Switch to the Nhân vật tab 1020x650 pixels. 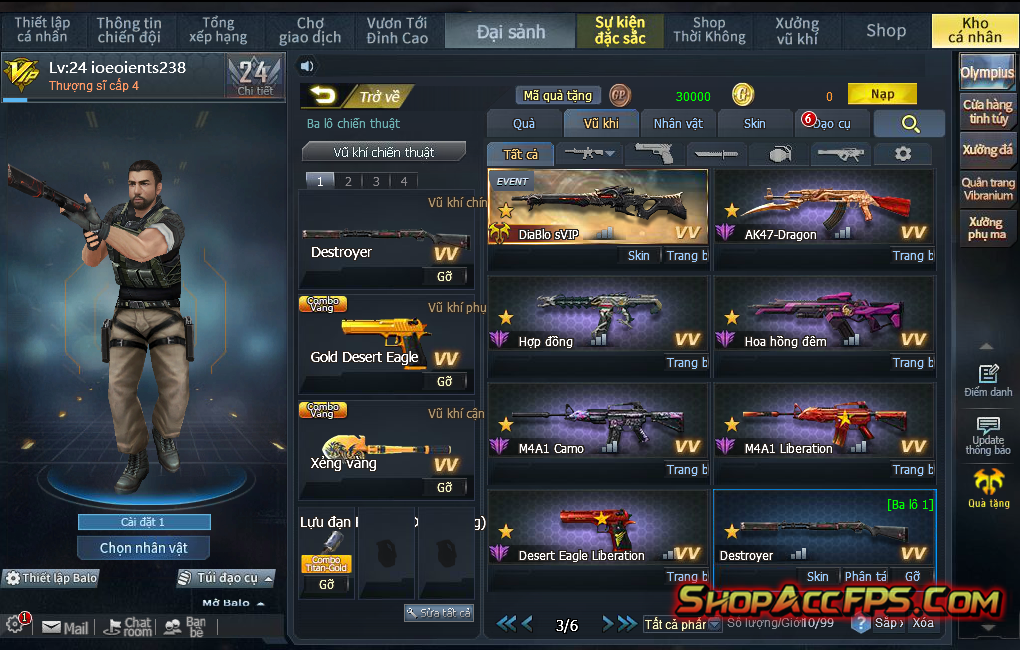point(678,123)
